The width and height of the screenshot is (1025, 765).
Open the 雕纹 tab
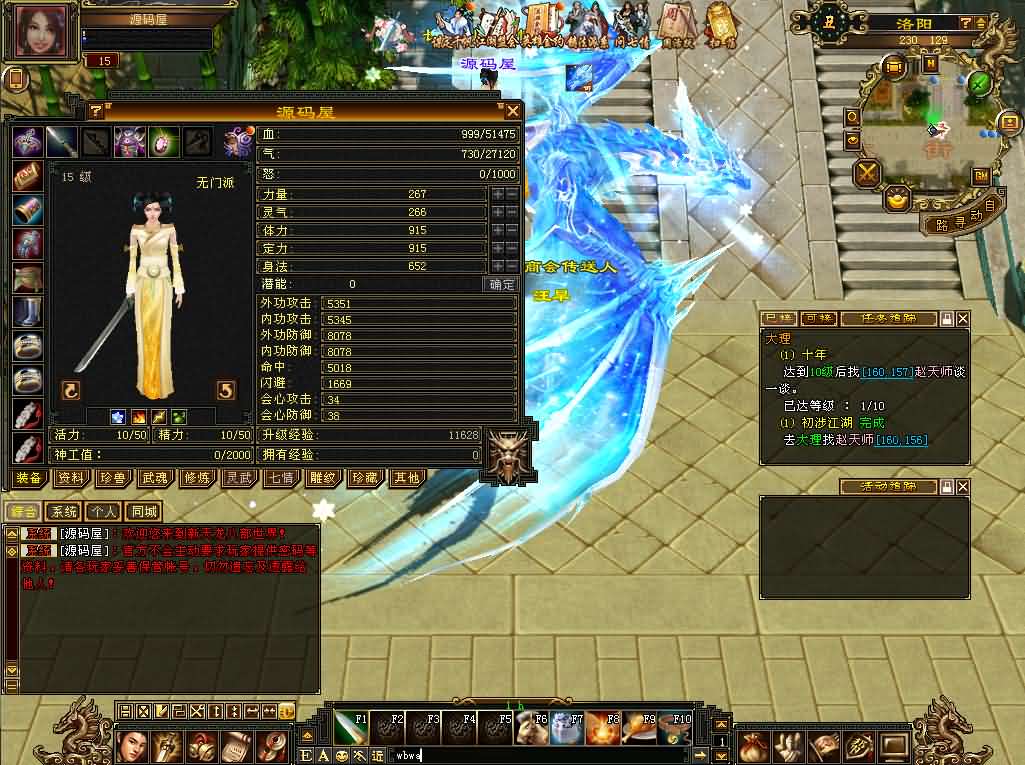(x=322, y=478)
